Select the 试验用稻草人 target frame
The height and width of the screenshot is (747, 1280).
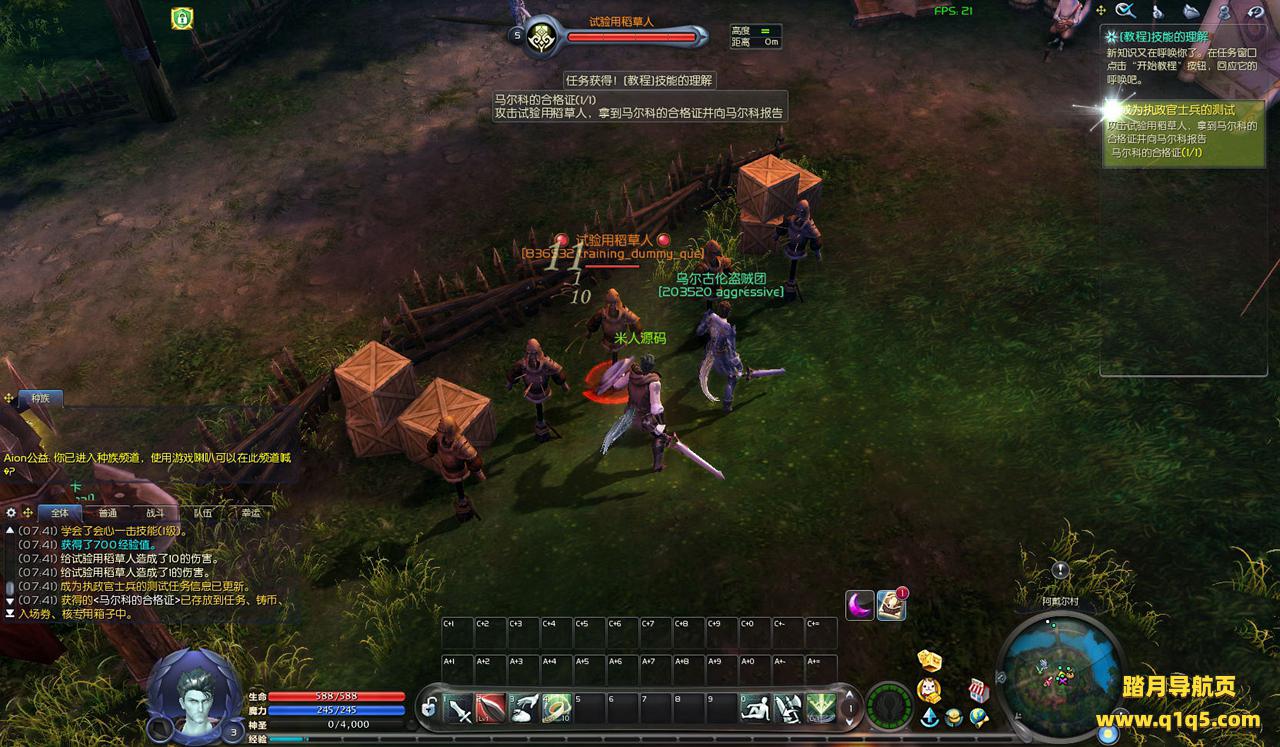630,35
